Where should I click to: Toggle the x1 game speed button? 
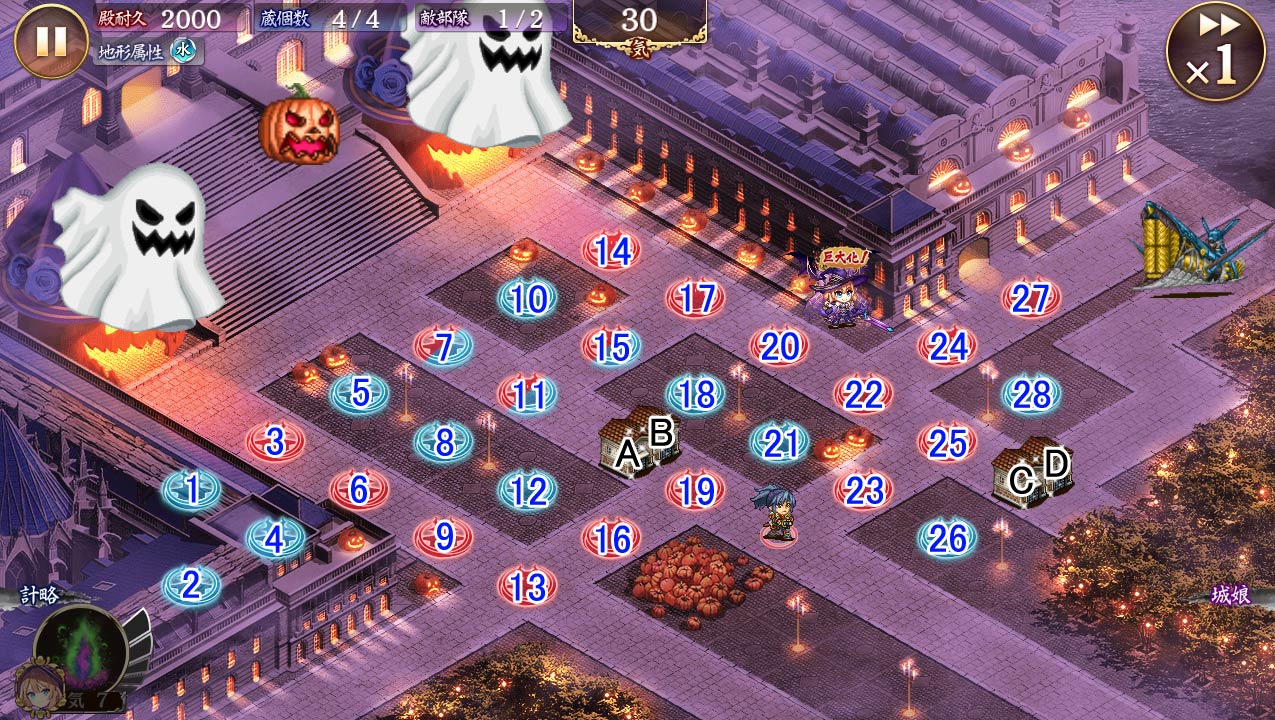1216,52
